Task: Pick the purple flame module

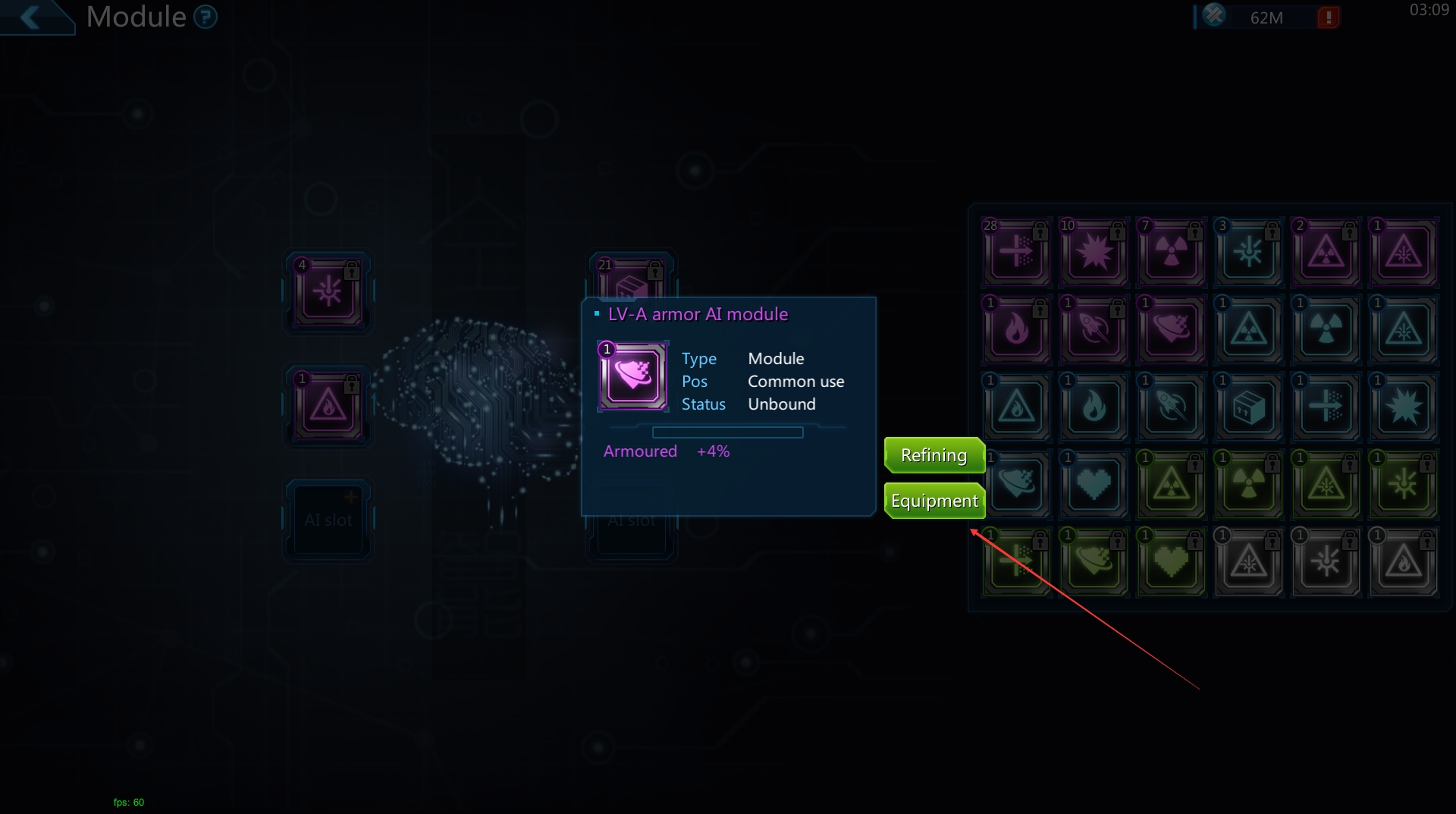Action: point(1016,330)
